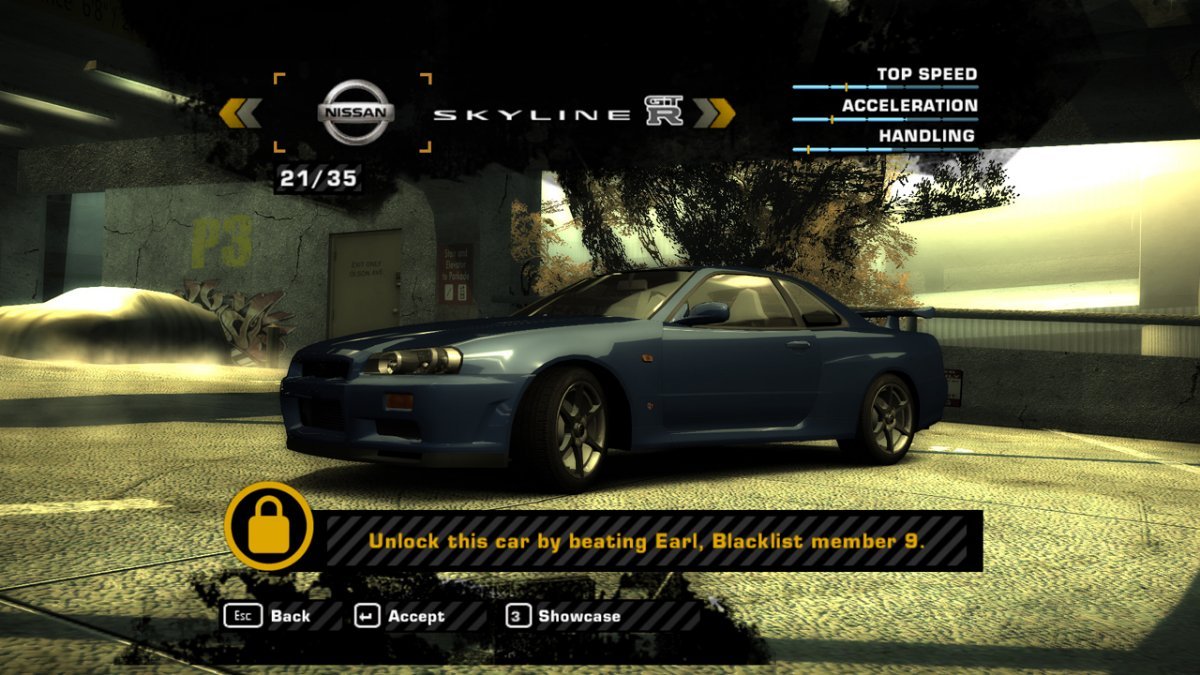
Task: Open Showcase view of the Skyline
Action: pos(564,616)
